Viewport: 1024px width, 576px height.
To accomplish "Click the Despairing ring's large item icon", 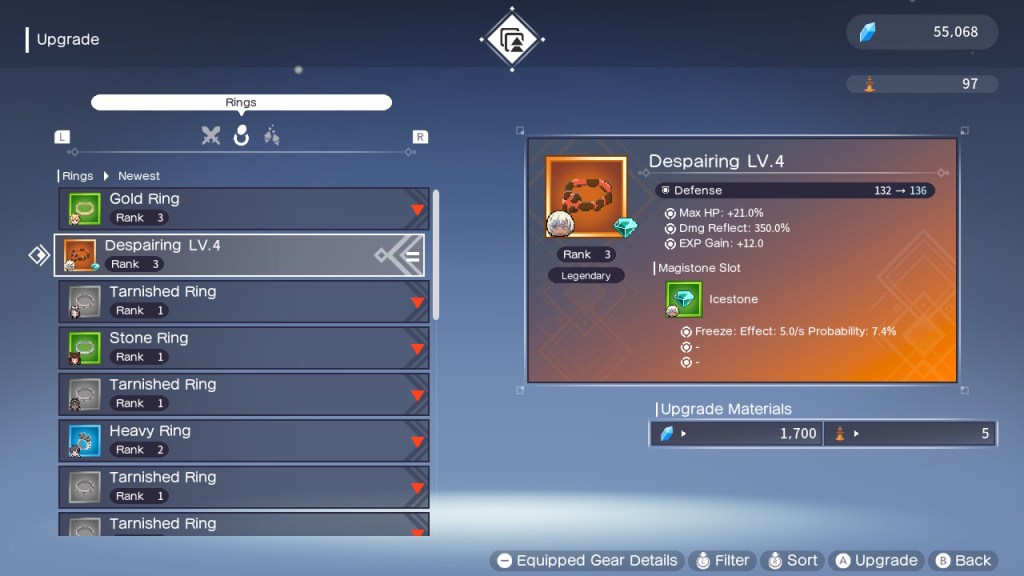I will pyautogui.click(x=586, y=197).
